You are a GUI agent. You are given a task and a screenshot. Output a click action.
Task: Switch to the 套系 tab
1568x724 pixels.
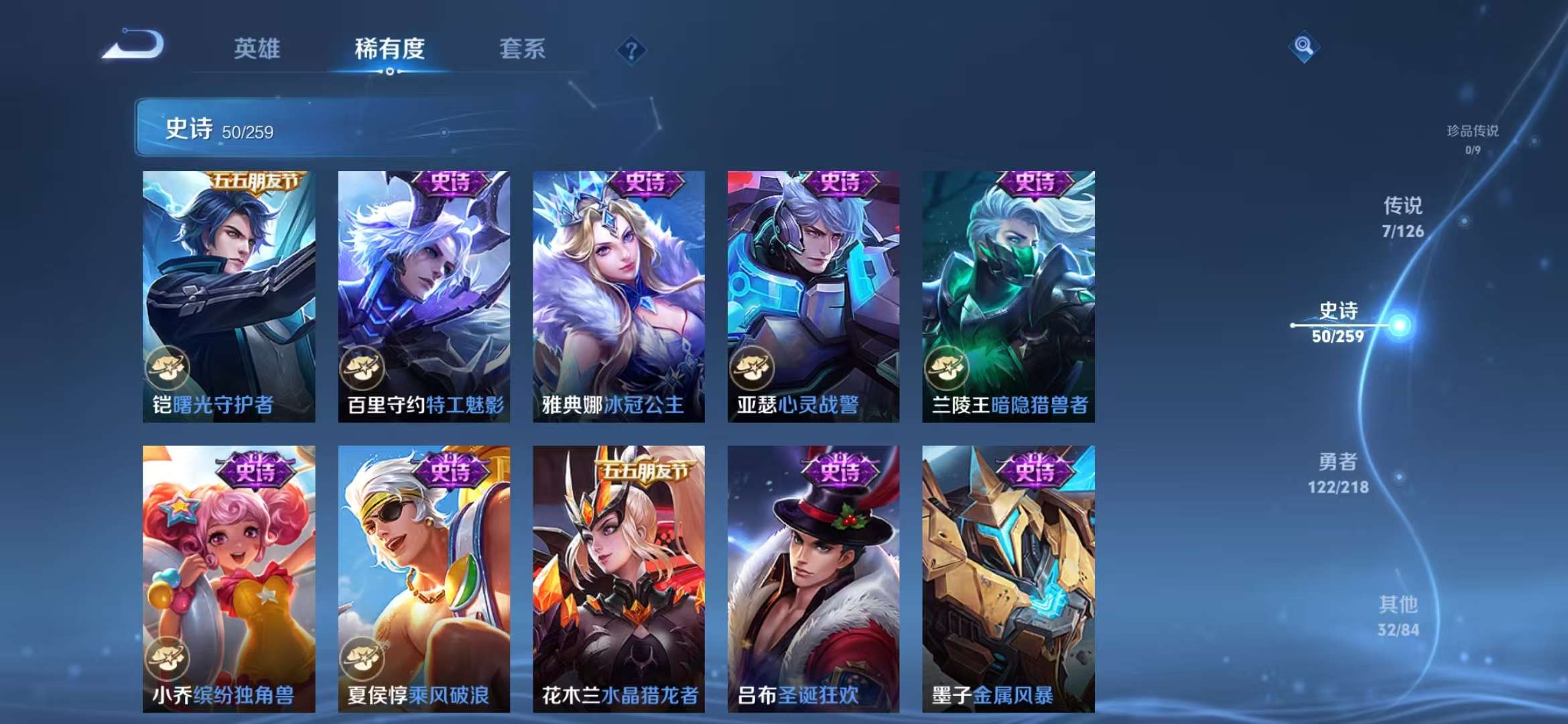coord(521,49)
